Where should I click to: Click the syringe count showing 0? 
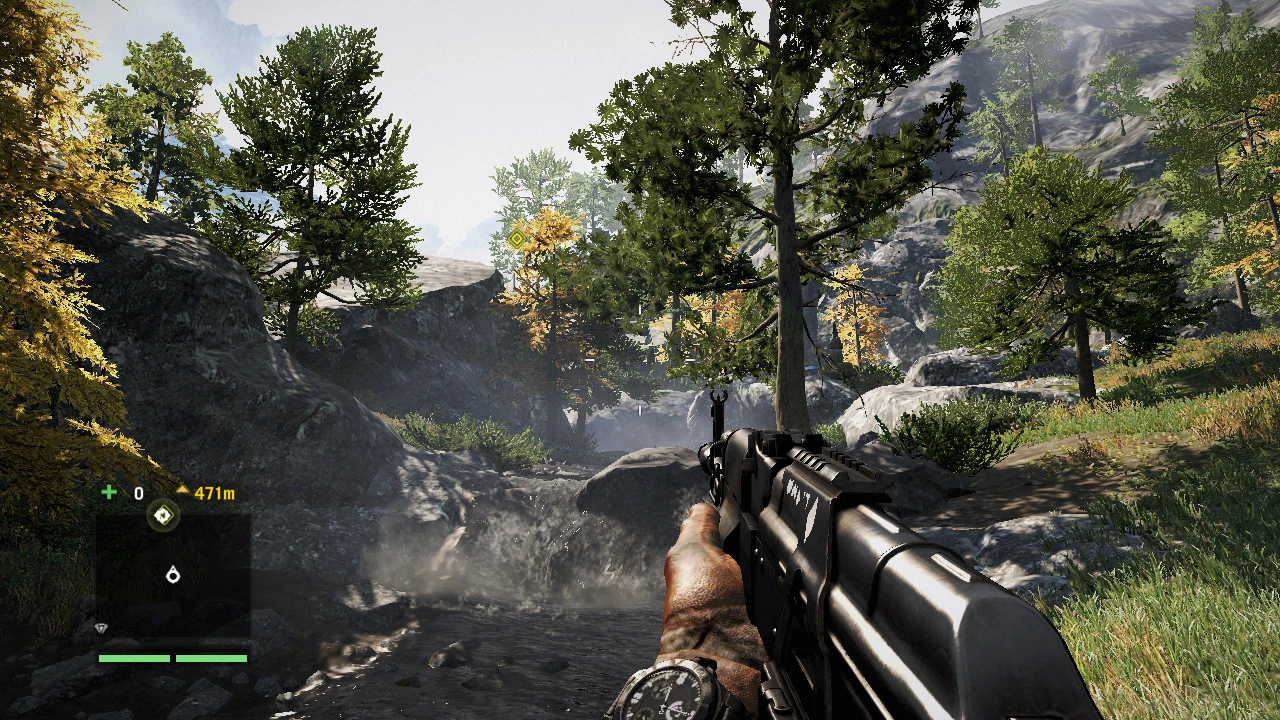tap(137, 493)
